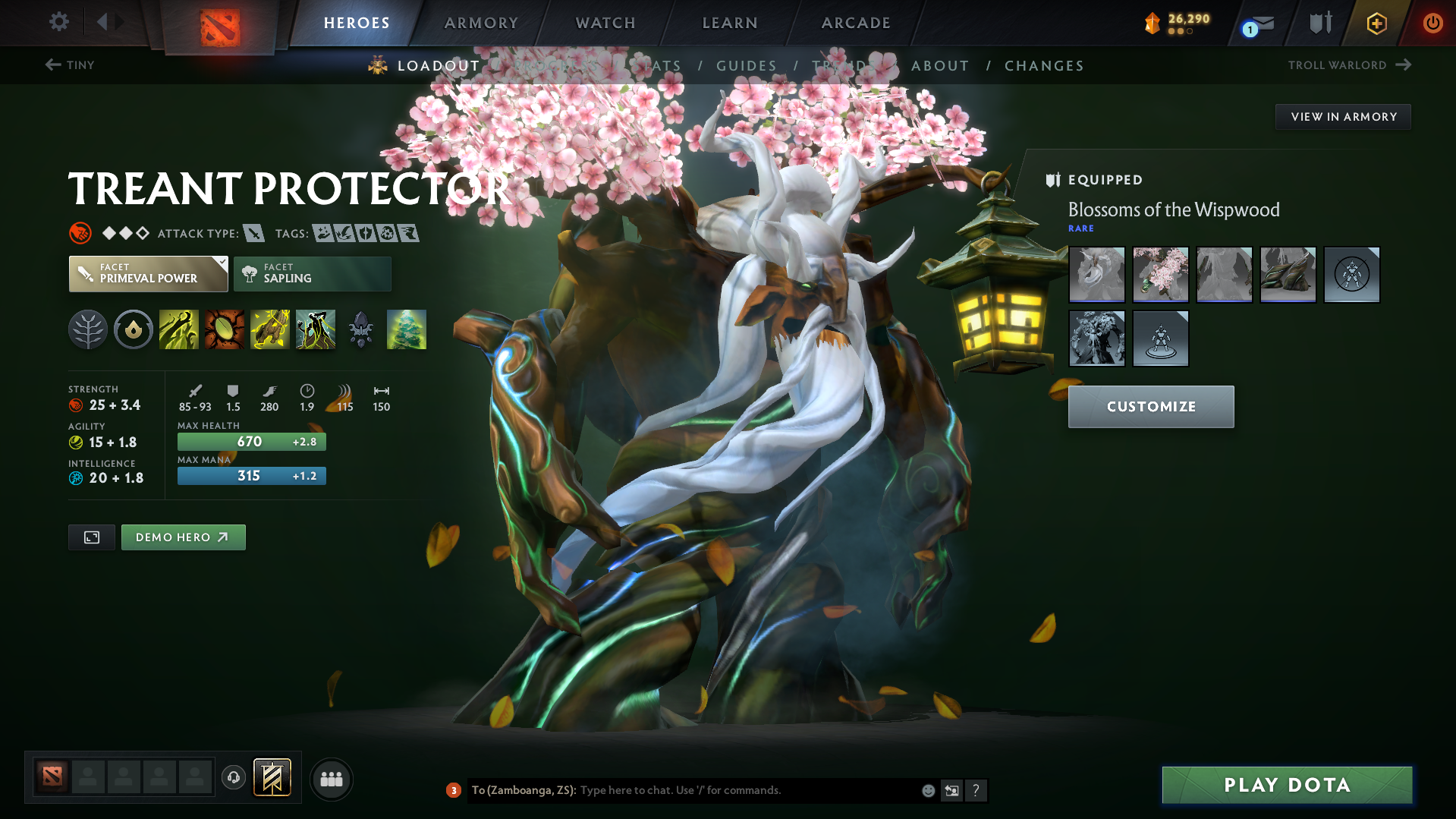Click the Aghanim's Shard upgrade icon
Screen dimensions: 1456x819
(x=360, y=329)
